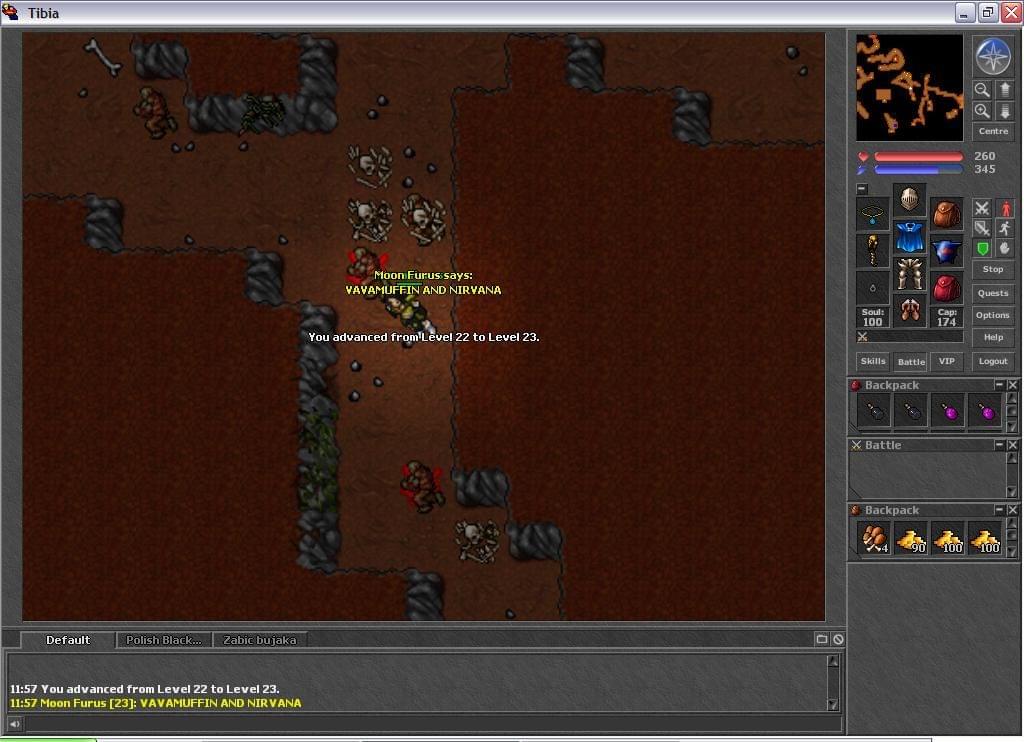Select the chicken meat stack in backpack
Image resolution: width=1024 pixels, height=742 pixels.
(x=873, y=538)
